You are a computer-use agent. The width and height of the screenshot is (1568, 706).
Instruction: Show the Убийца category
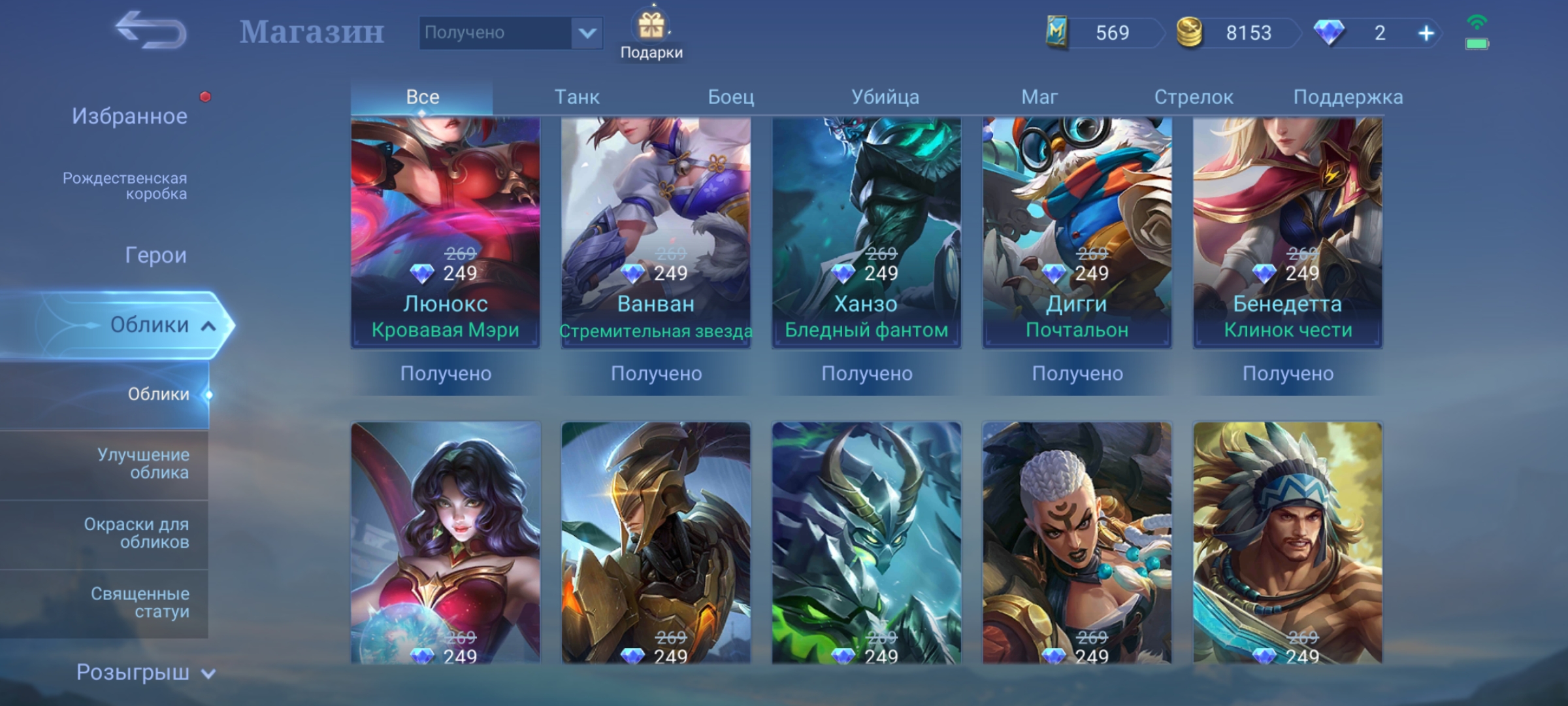(x=885, y=97)
